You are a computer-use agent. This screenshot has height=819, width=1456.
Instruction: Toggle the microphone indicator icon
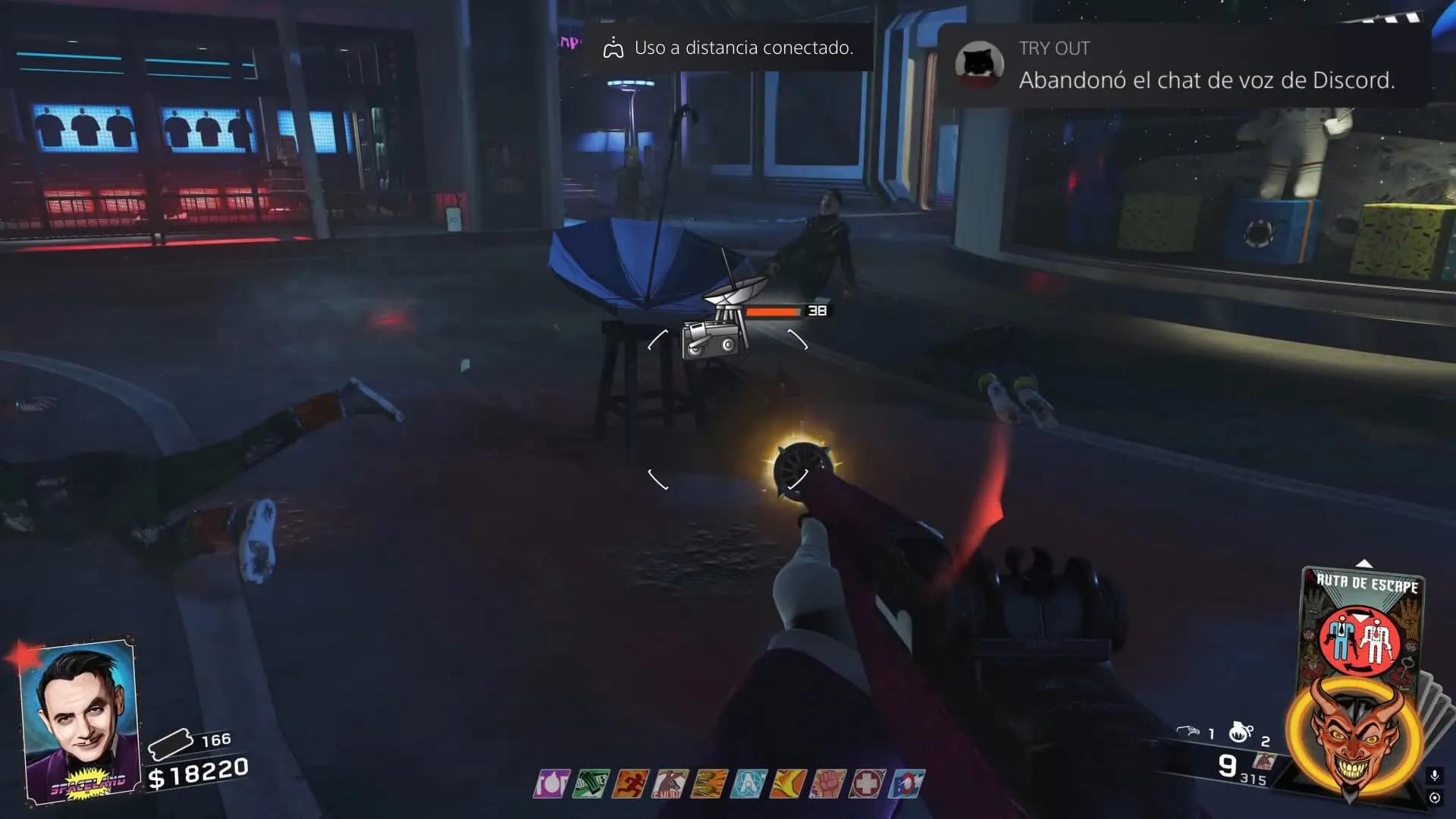click(1434, 775)
